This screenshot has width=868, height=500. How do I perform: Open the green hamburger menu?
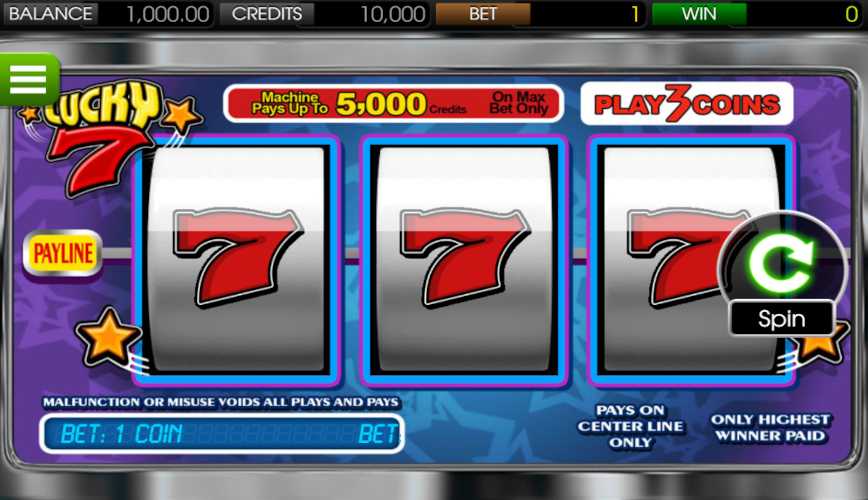pos(29,79)
